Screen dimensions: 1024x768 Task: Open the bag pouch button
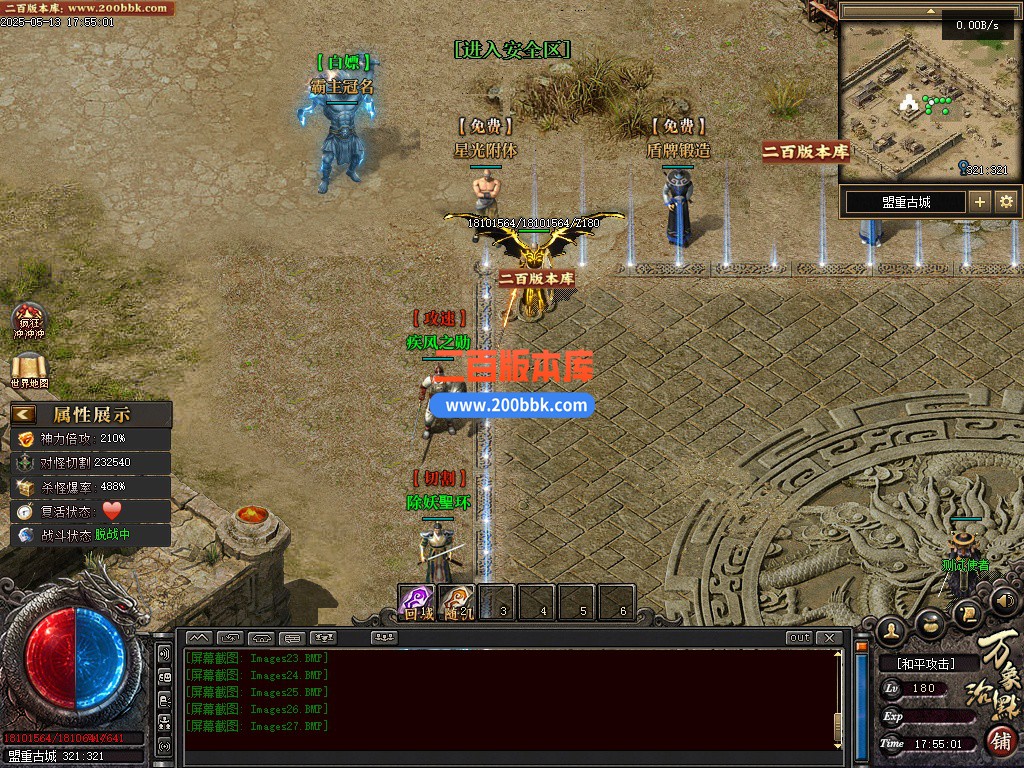(x=930, y=621)
